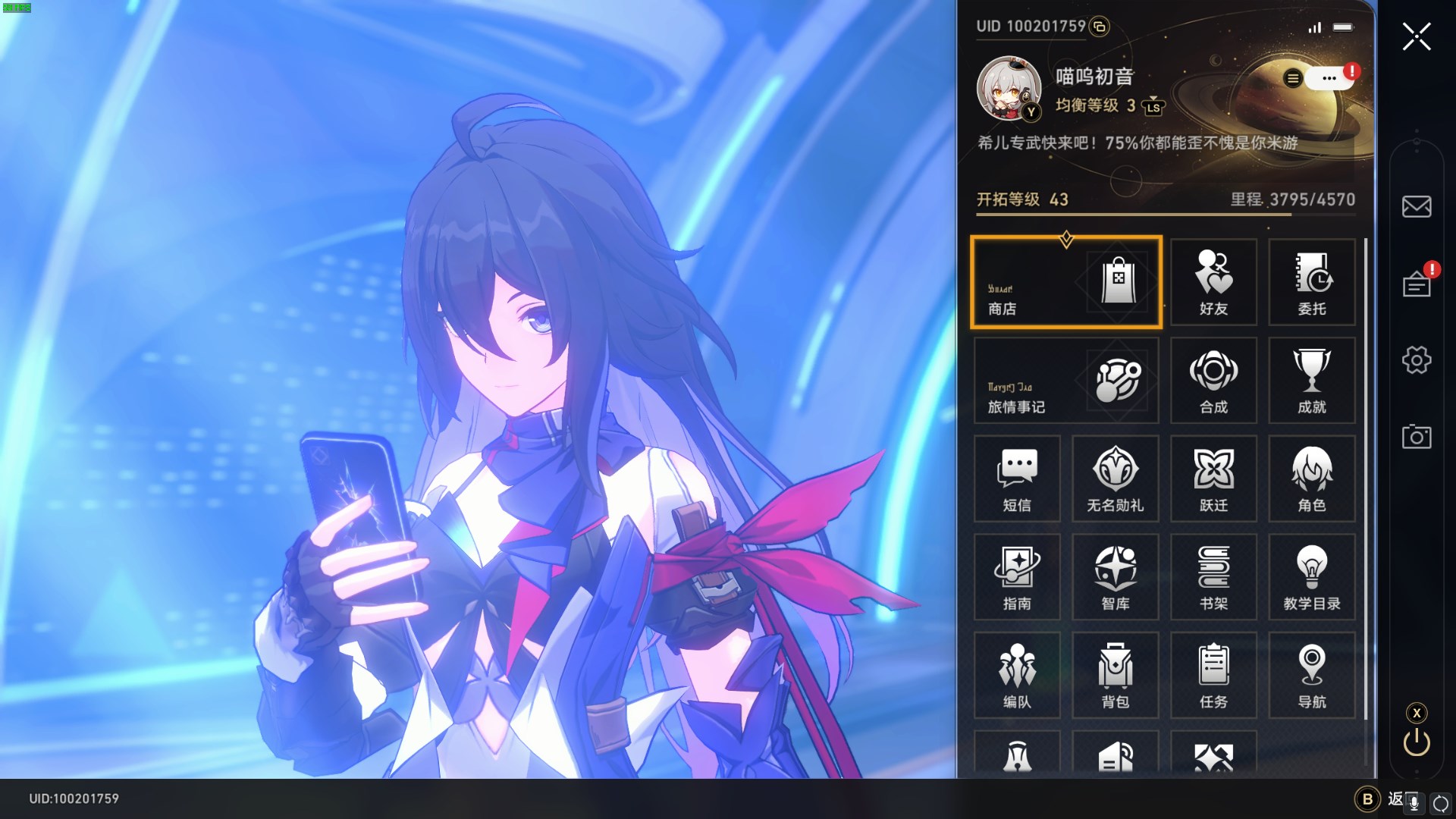Open the 指南 guide
The width and height of the screenshot is (1456, 819).
point(1017,578)
